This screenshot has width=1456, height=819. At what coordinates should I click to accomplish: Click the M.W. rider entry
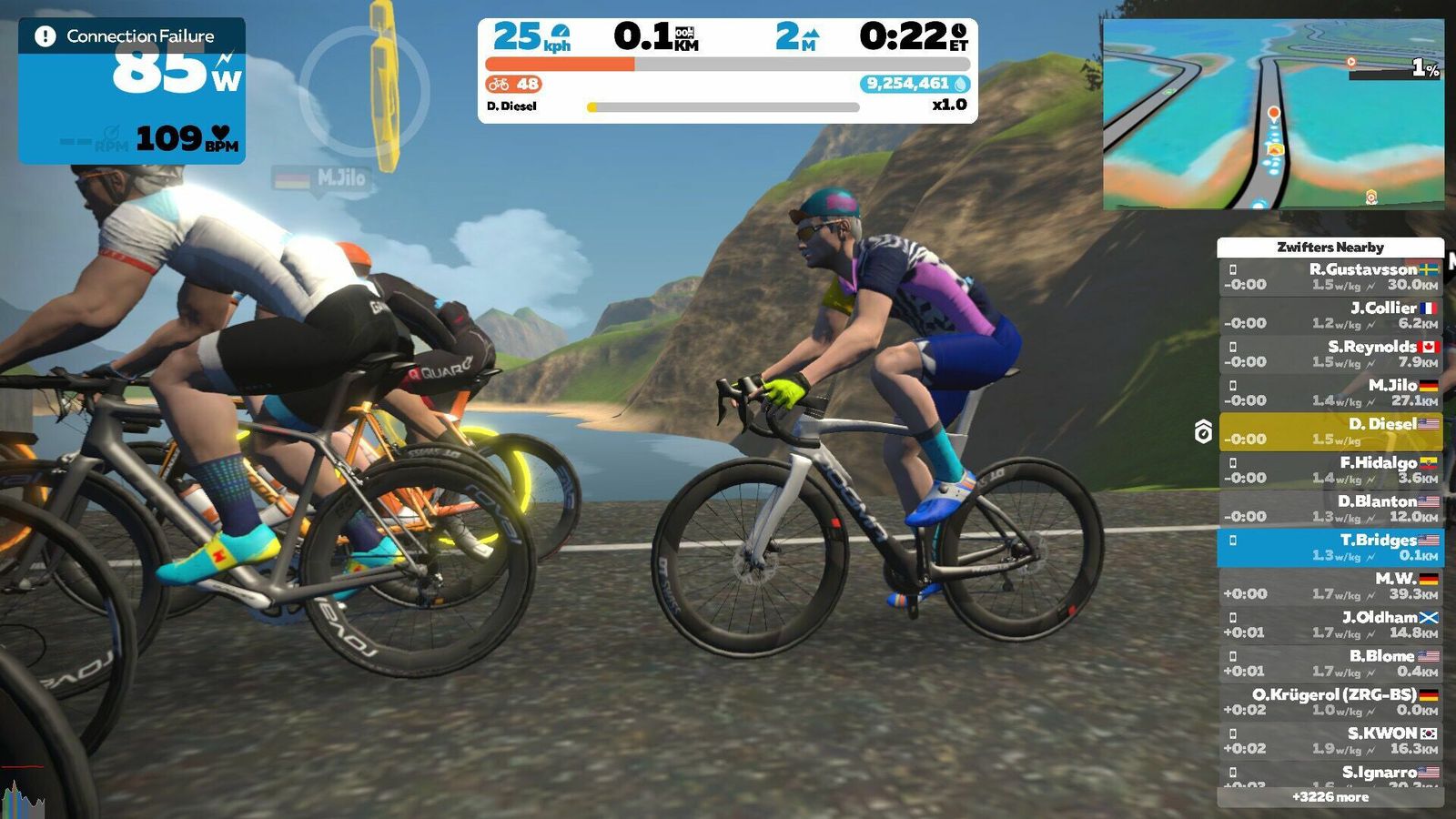pyautogui.click(x=1330, y=586)
